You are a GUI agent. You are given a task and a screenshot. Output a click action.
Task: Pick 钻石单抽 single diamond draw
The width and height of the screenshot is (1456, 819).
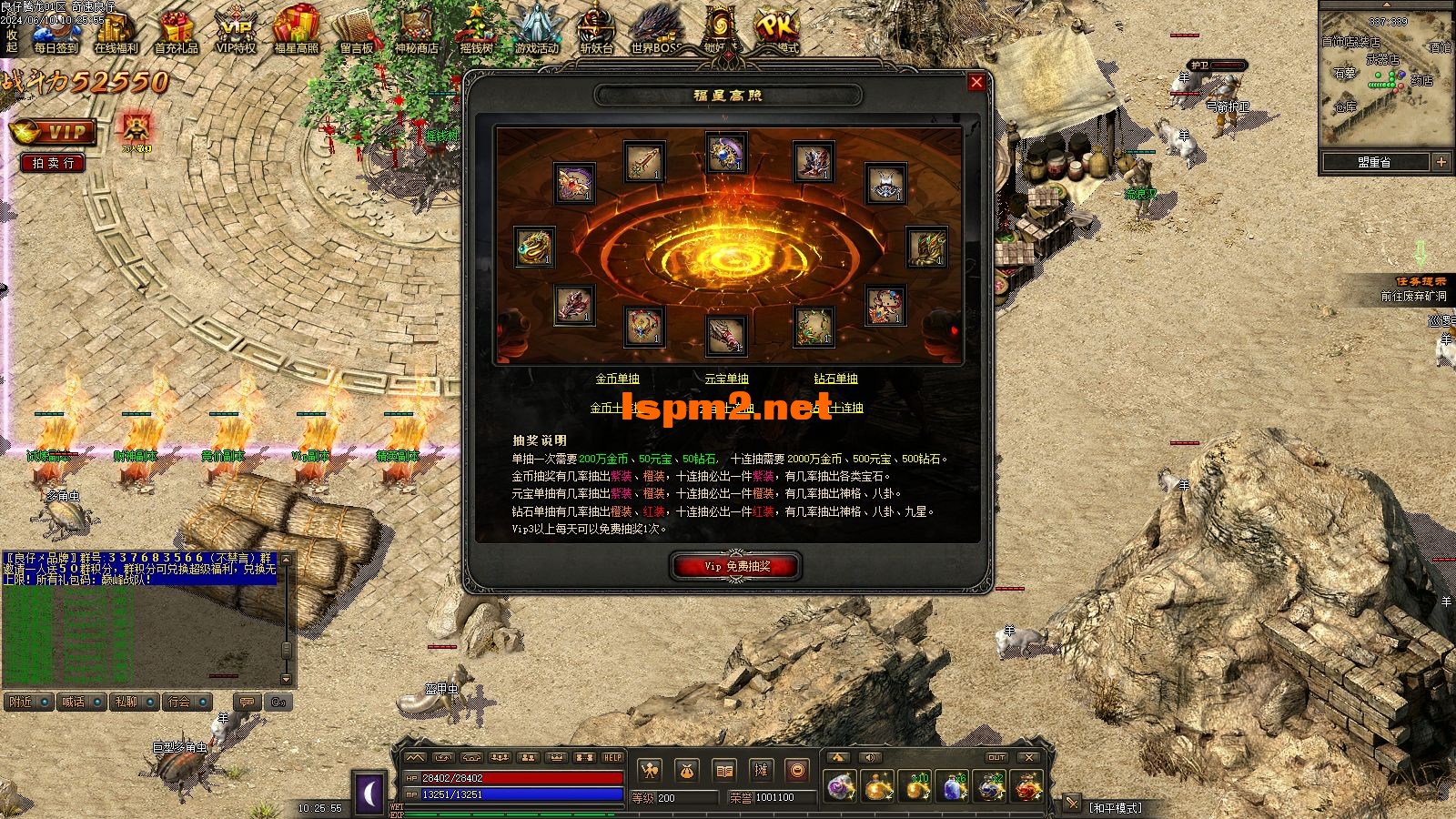click(x=835, y=379)
